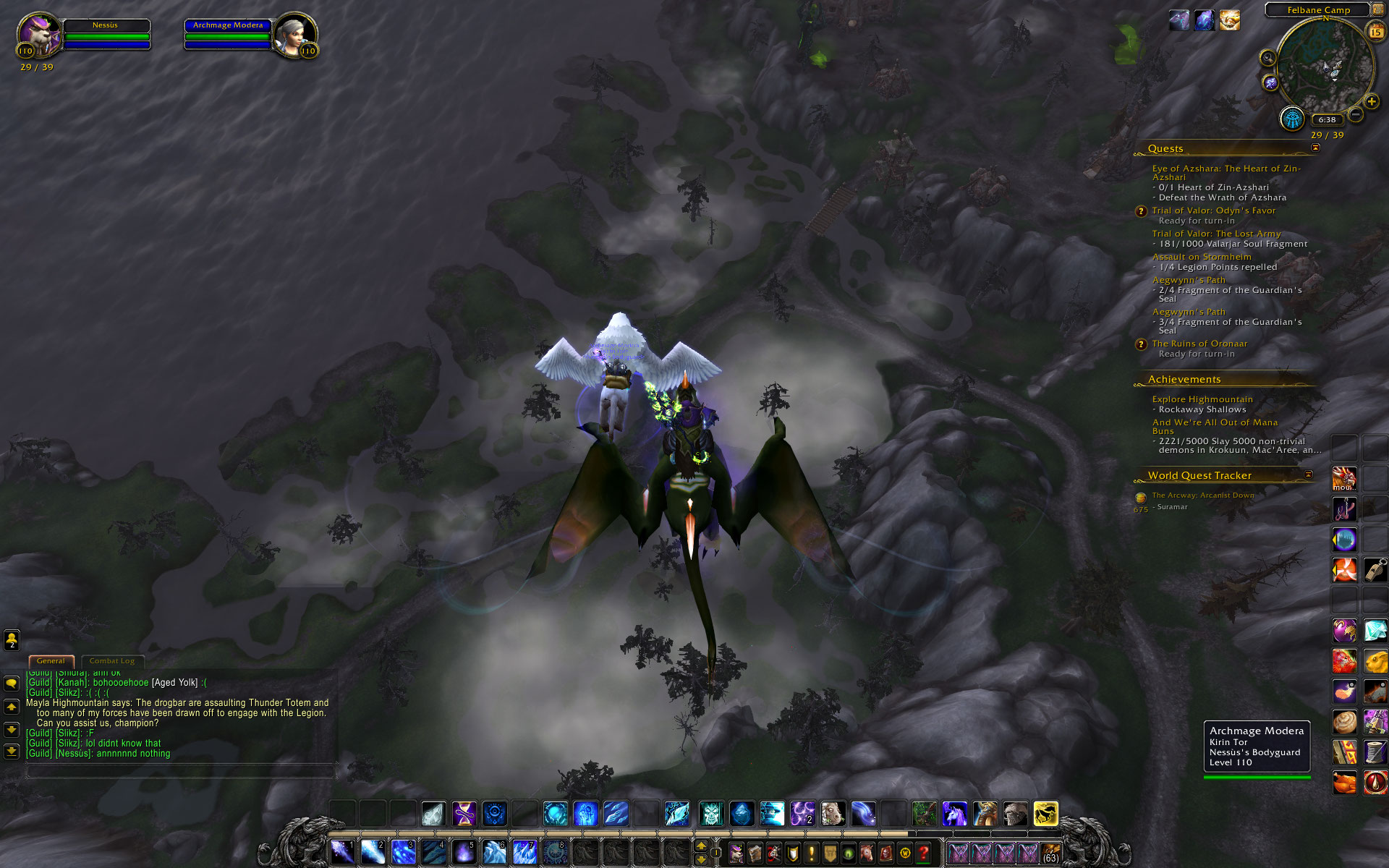This screenshot has width=1389, height=868.
Task: Open the General chat tab
Action: 51,661
